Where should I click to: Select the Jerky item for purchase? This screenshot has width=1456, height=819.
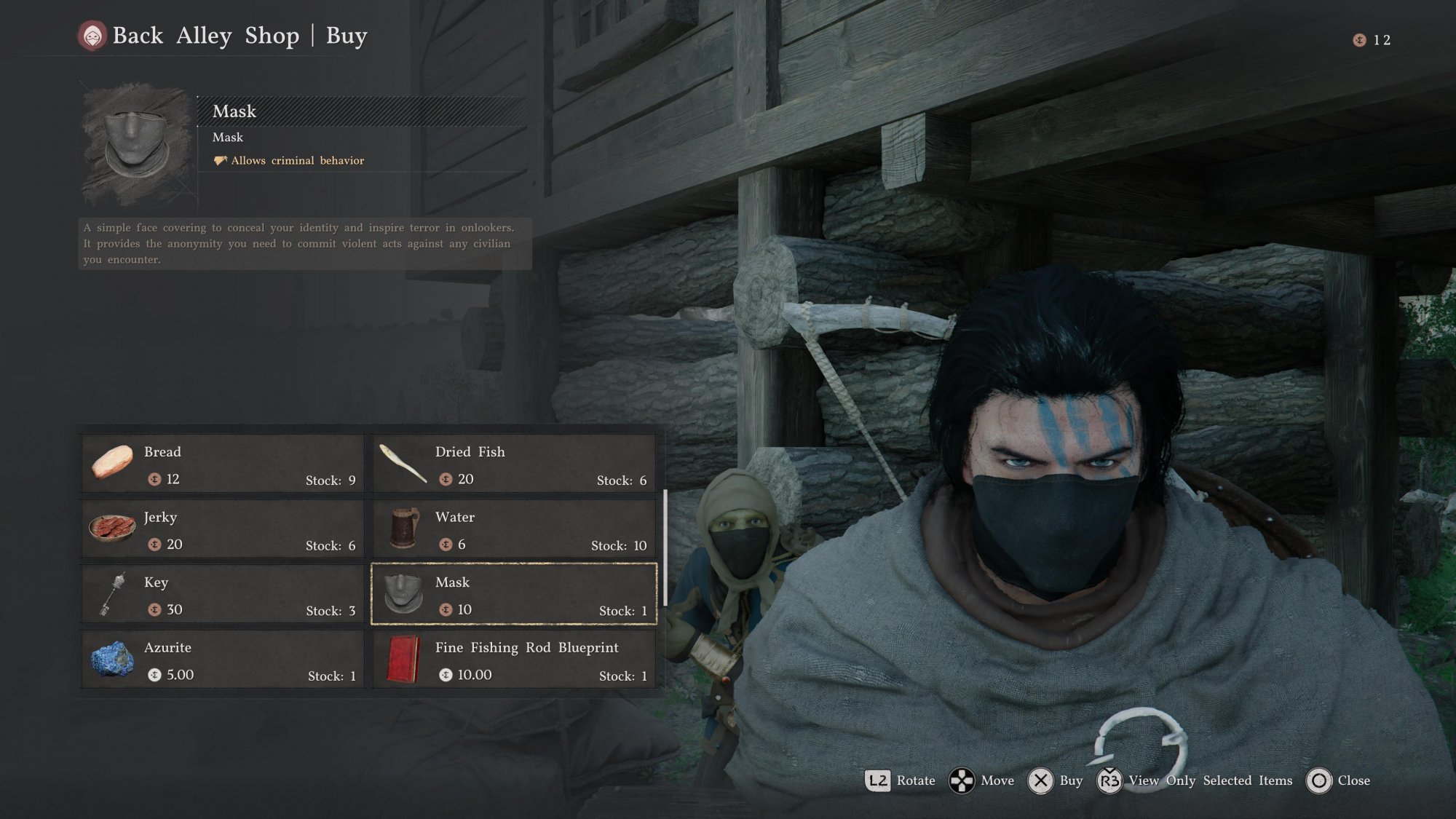click(222, 529)
